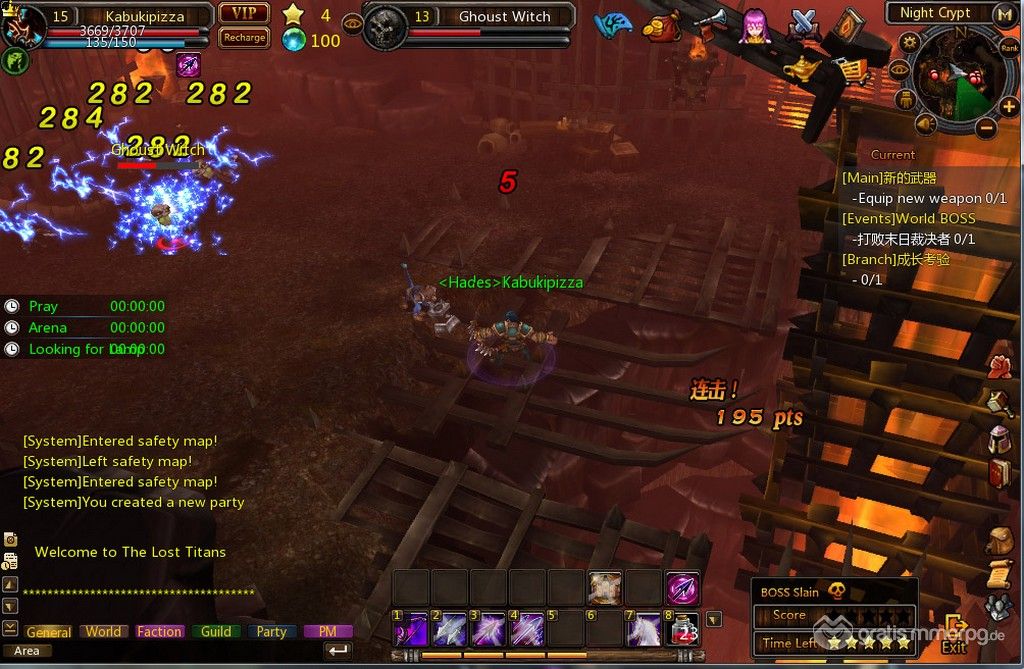Select the Party chat tab
The image size is (1024, 669).
click(x=271, y=632)
